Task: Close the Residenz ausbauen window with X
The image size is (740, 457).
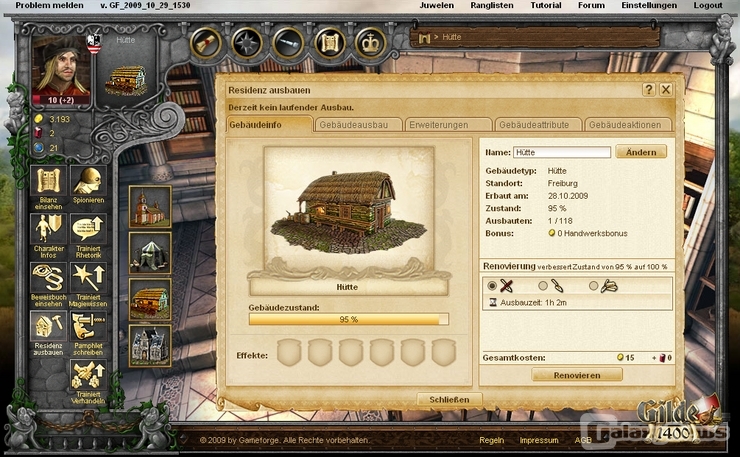Action: (666, 89)
